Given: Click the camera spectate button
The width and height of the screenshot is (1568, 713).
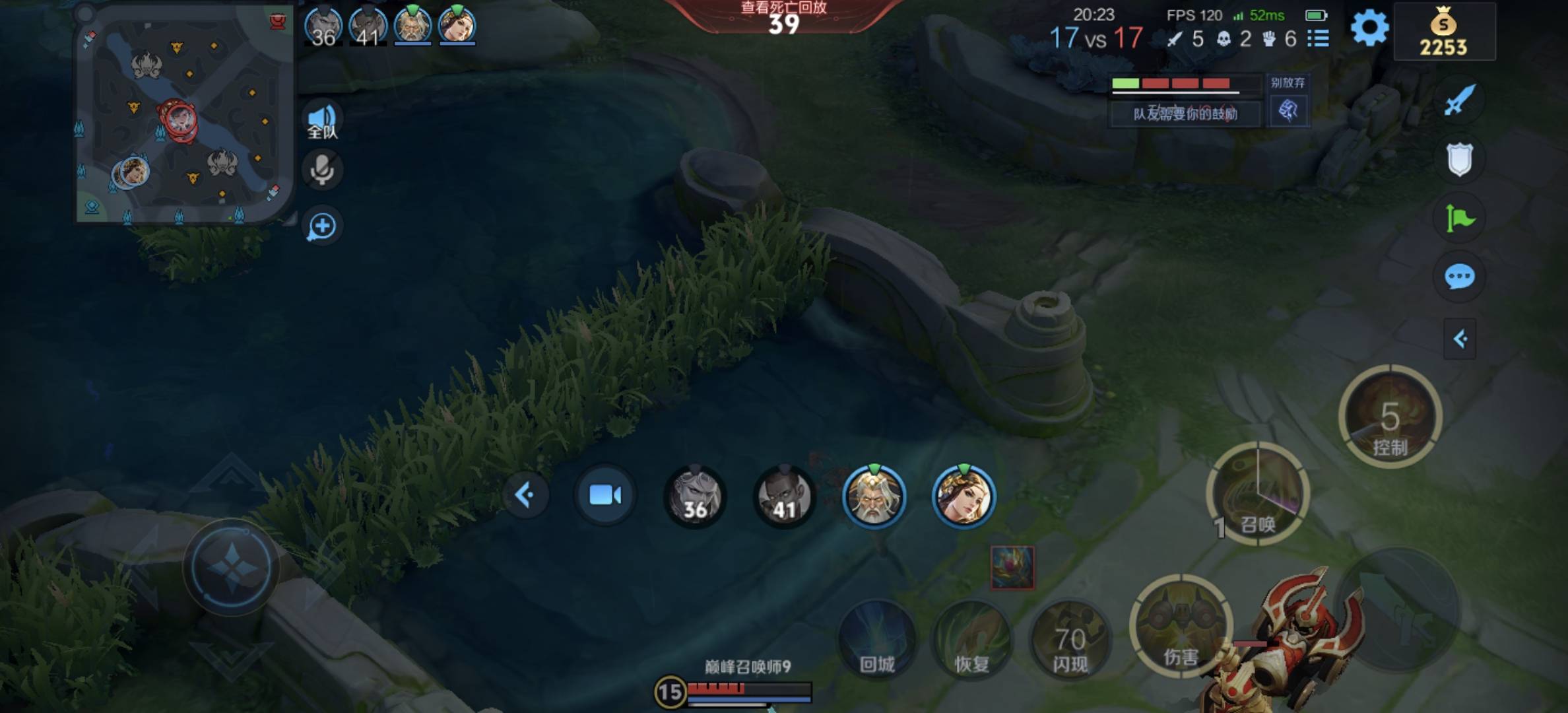Looking at the screenshot, I should 605,495.
